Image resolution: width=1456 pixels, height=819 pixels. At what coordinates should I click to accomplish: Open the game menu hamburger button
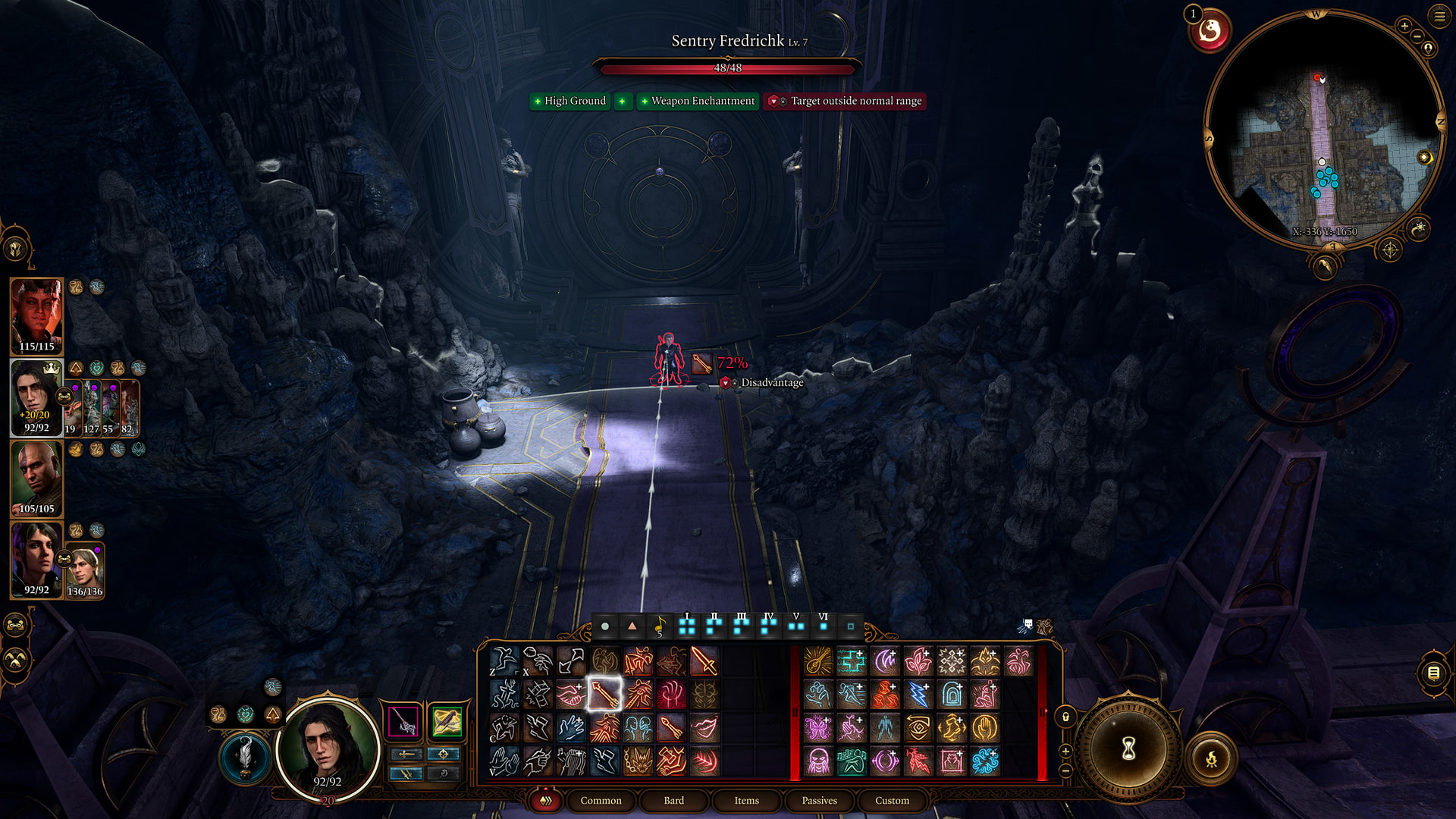(1439, 16)
